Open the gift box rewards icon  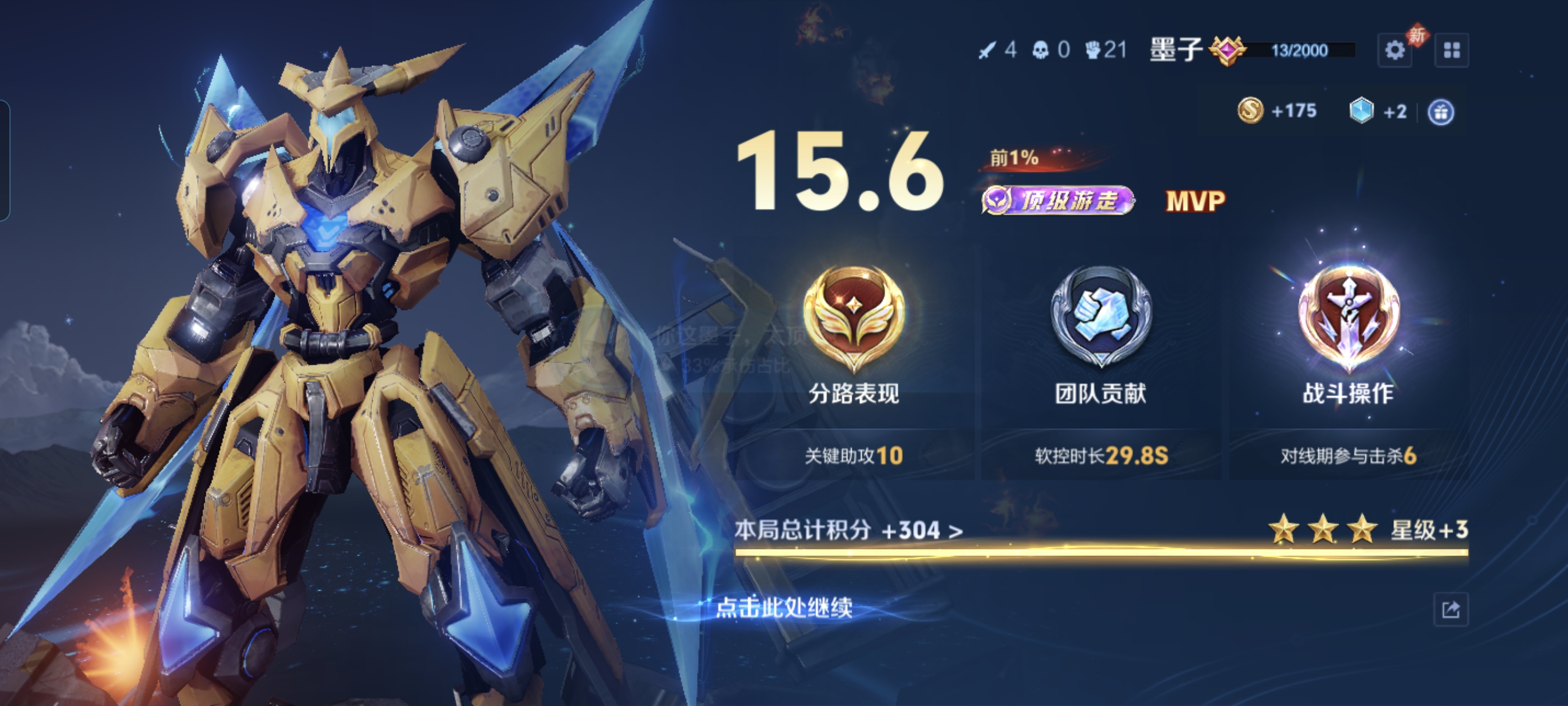[1441, 112]
